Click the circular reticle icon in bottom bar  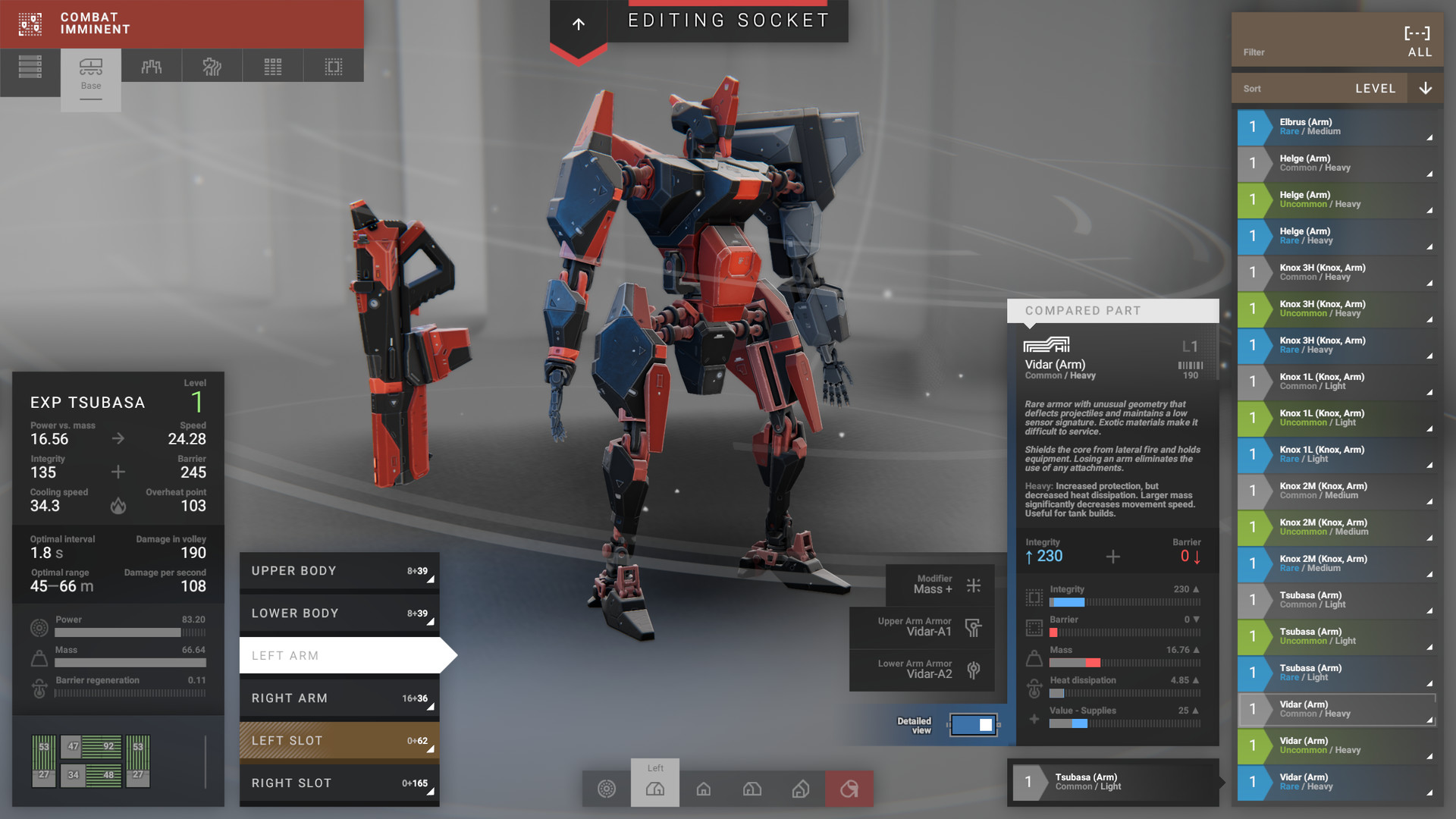(x=607, y=789)
